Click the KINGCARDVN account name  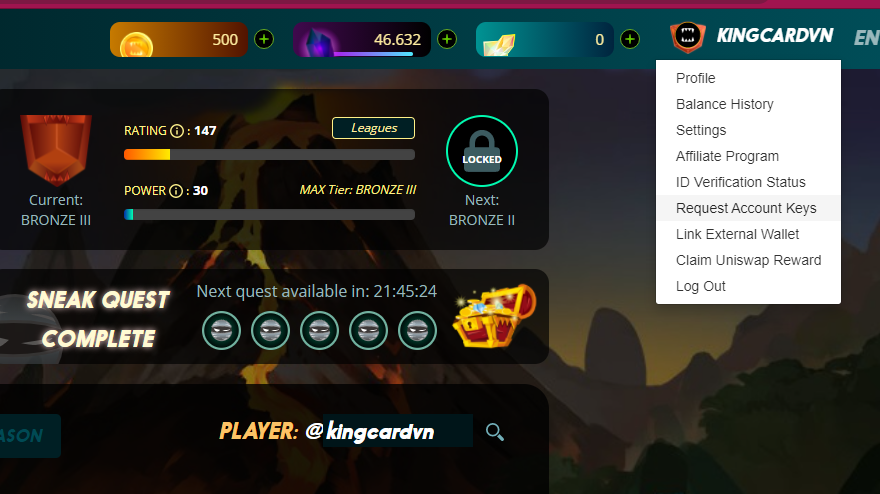pos(774,36)
